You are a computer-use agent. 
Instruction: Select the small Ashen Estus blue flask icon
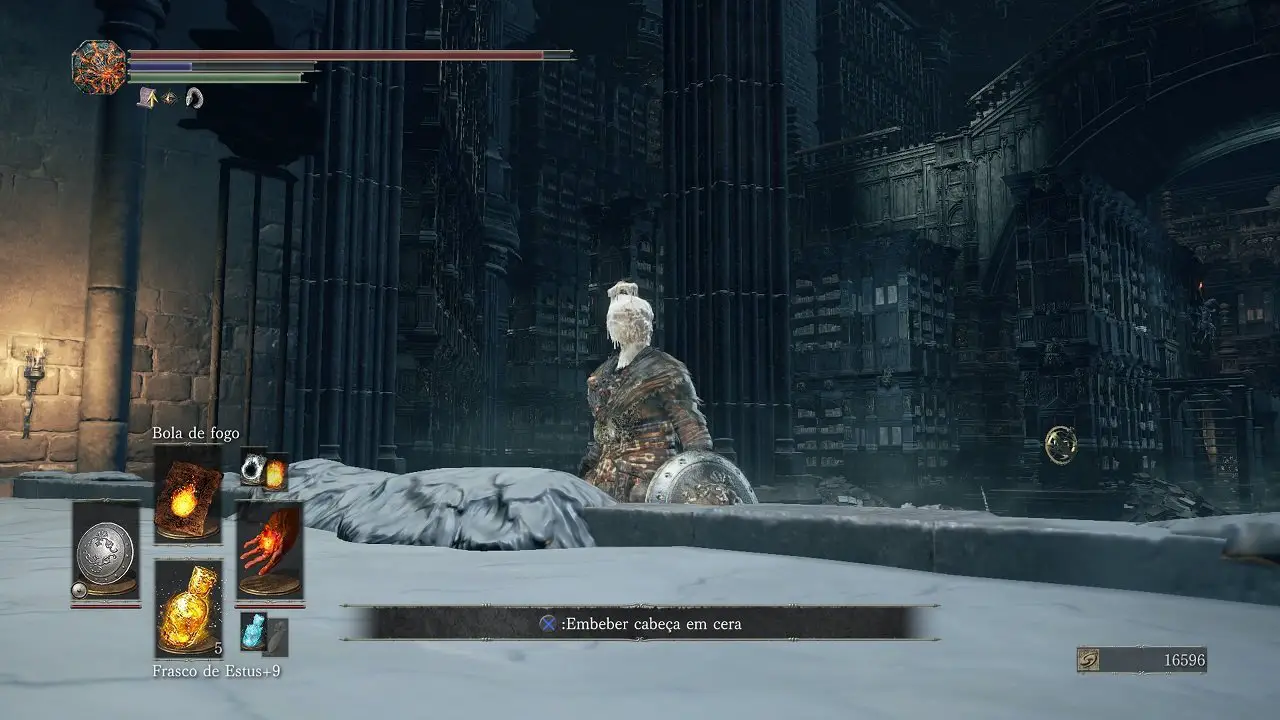pyautogui.click(x=252, y=631)
